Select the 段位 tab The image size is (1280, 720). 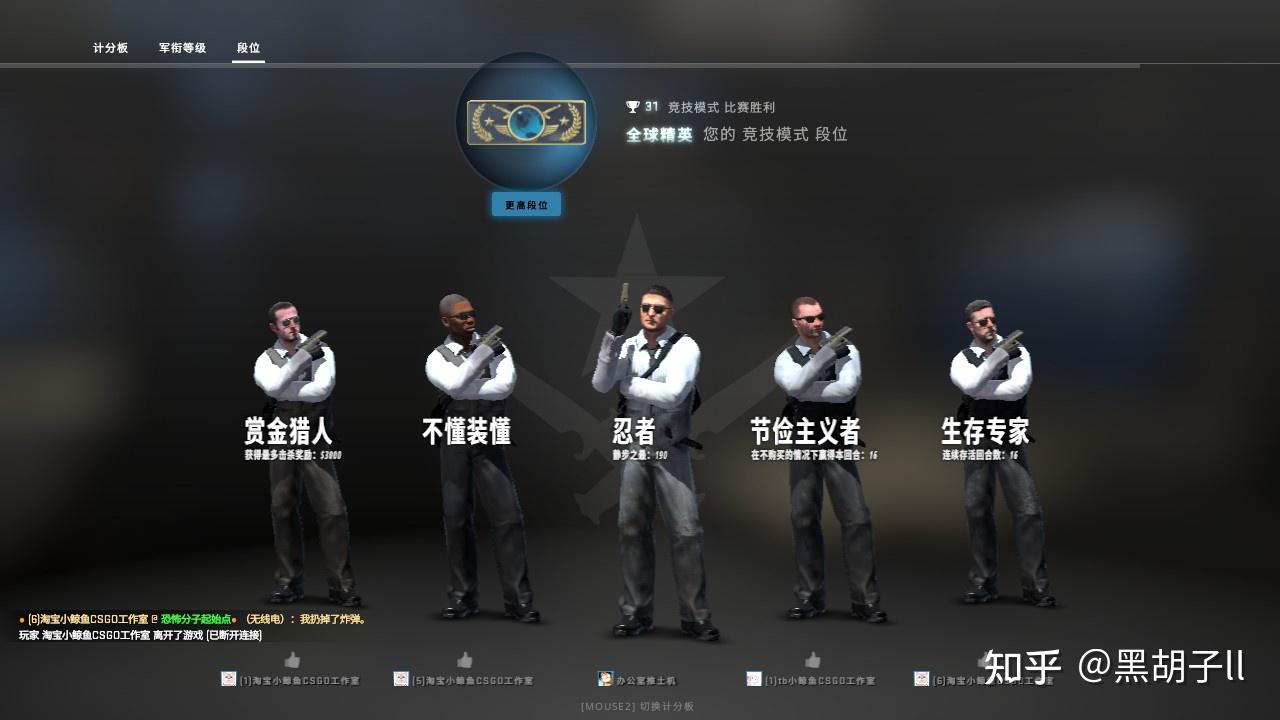248,47
